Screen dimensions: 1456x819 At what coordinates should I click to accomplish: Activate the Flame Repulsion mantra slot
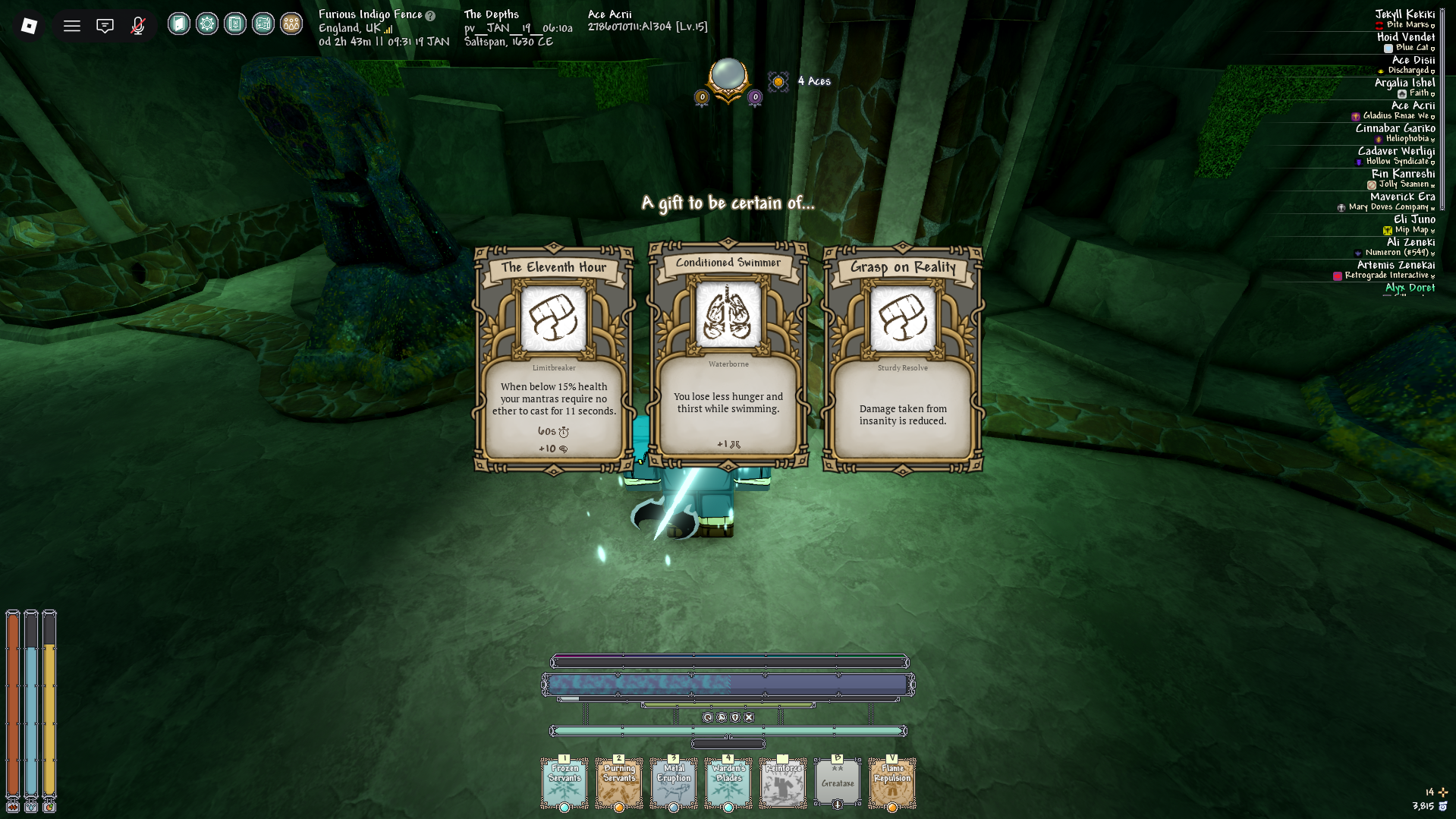tap(892, 783)
